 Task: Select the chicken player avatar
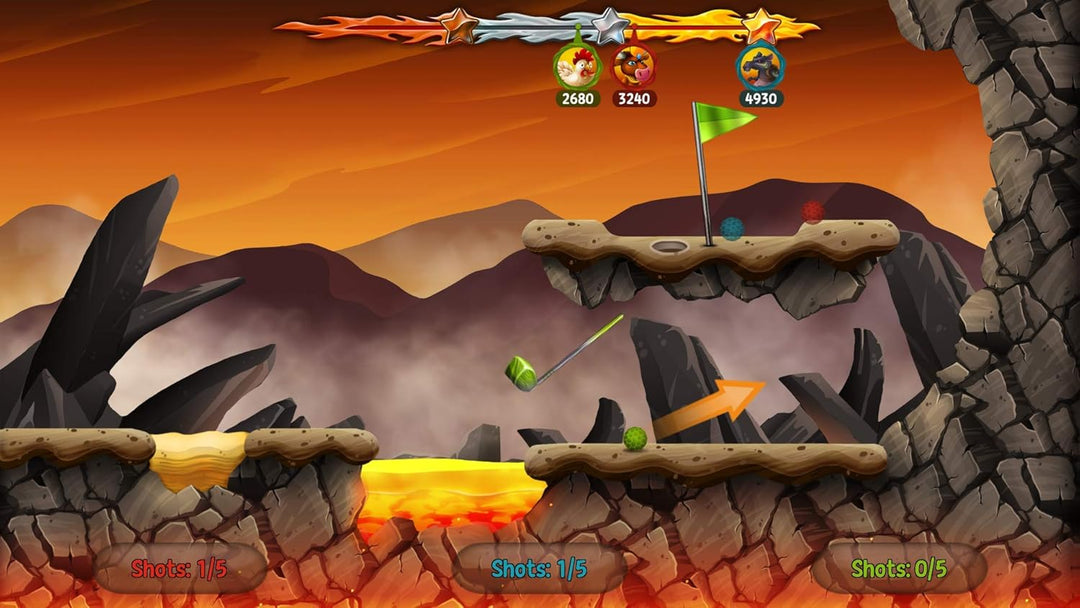(577, 67)
